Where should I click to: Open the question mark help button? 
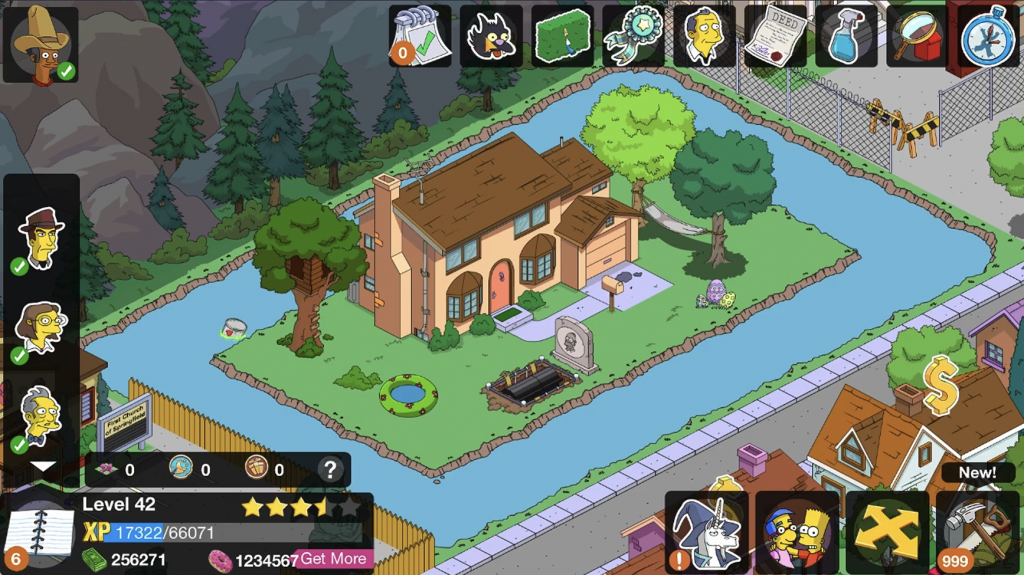[330, 470]
